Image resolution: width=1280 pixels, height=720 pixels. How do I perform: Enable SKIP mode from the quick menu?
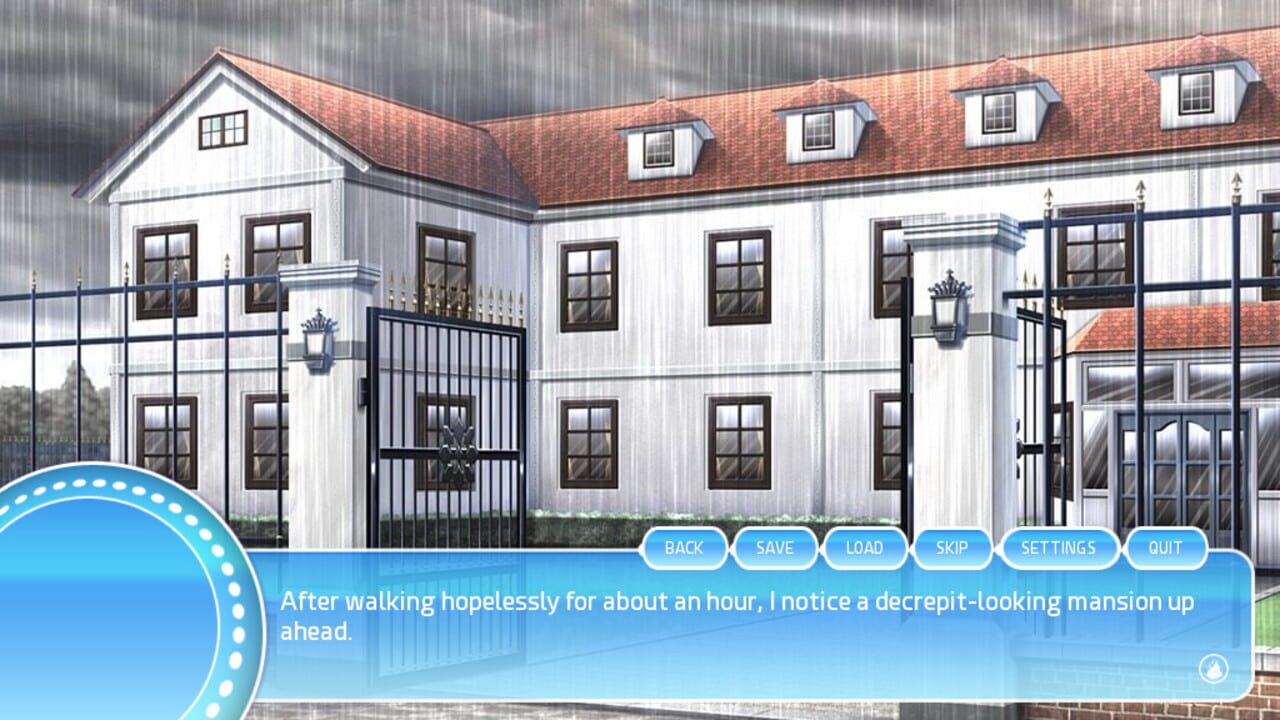pos(952,548)
